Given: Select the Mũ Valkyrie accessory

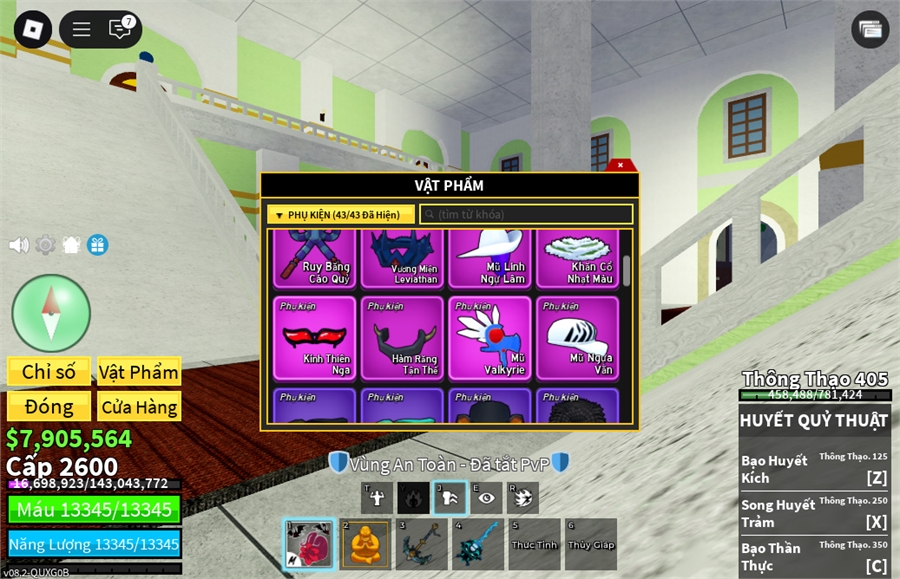Looking at the screenshot, I should [x=490, y=338].
